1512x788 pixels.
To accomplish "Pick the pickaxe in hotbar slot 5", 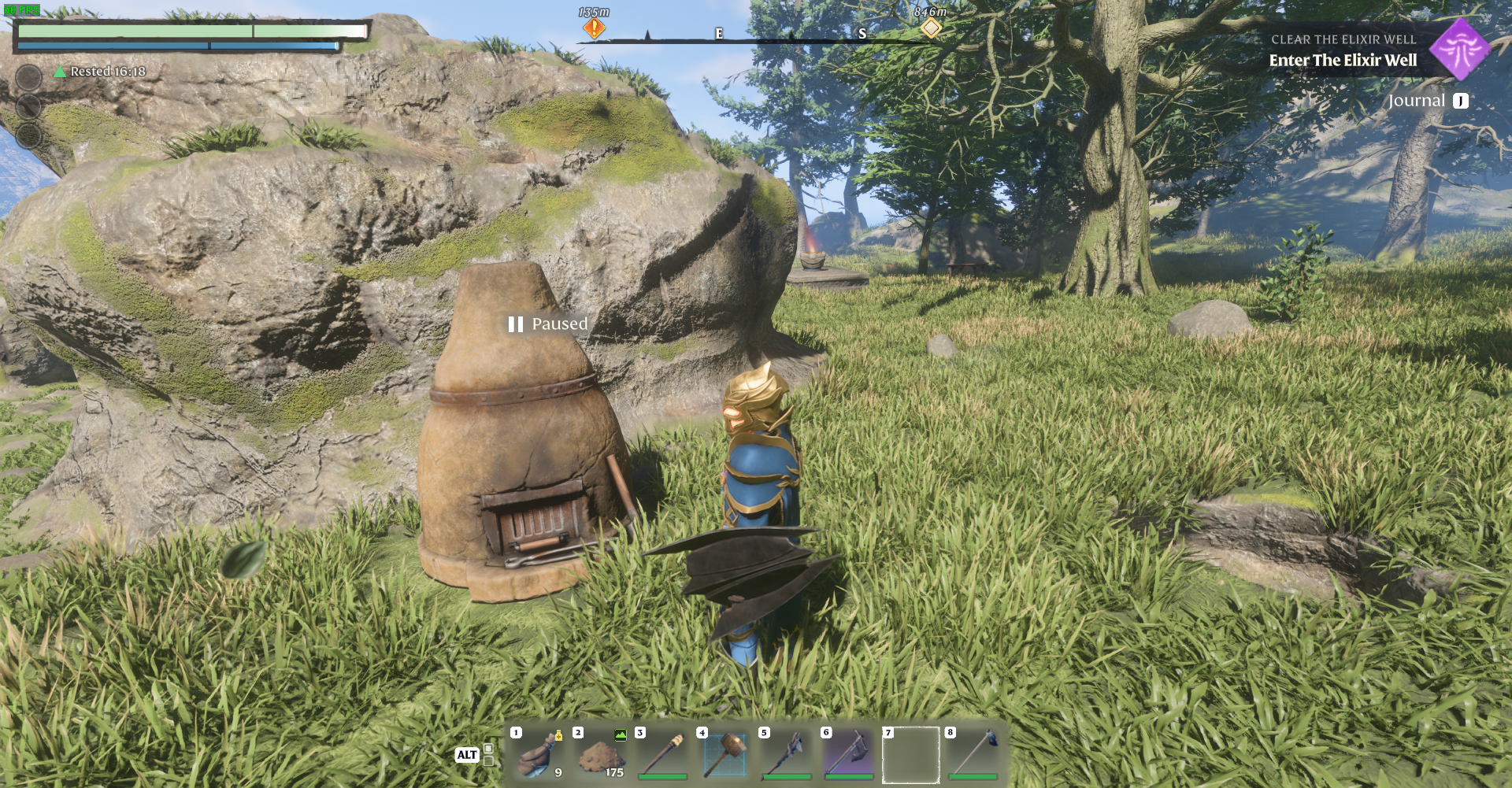I will pyautogui.click(x=787, y=754).
